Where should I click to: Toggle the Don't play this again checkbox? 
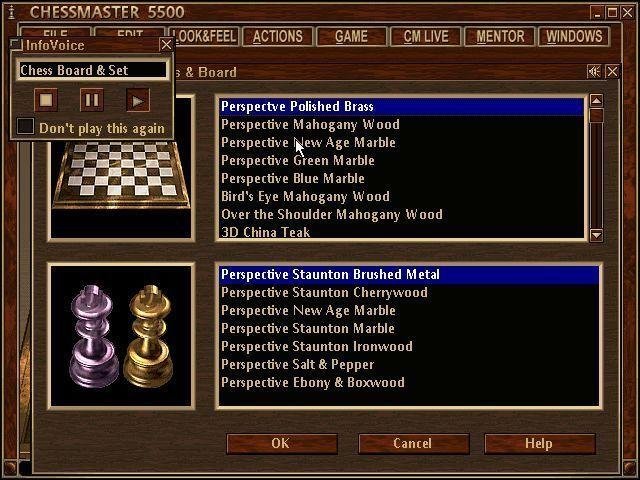coord(26,127)
